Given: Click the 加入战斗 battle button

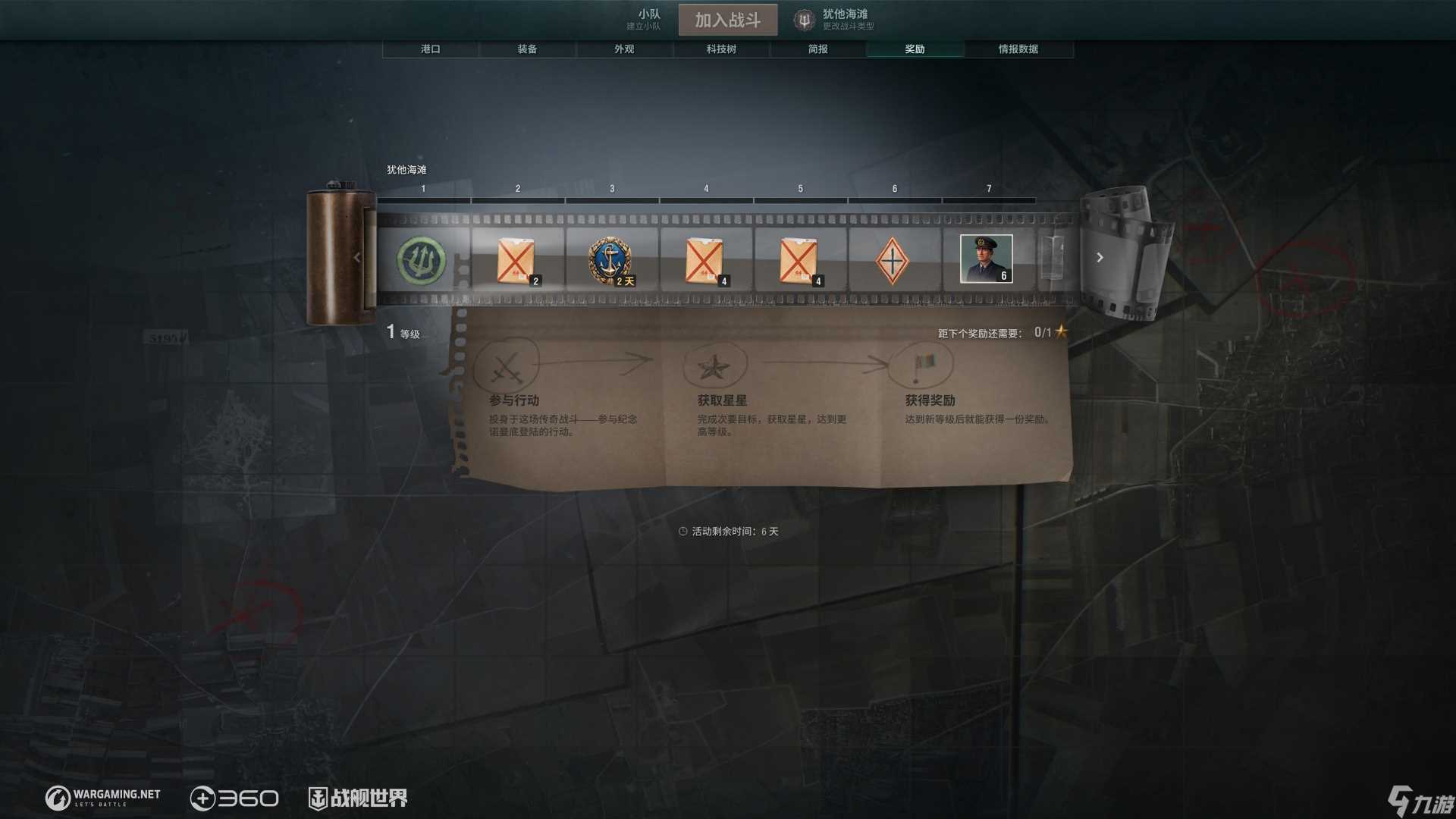Looking at the screenshot, I should pyautogui.click(x=727, y=20).
